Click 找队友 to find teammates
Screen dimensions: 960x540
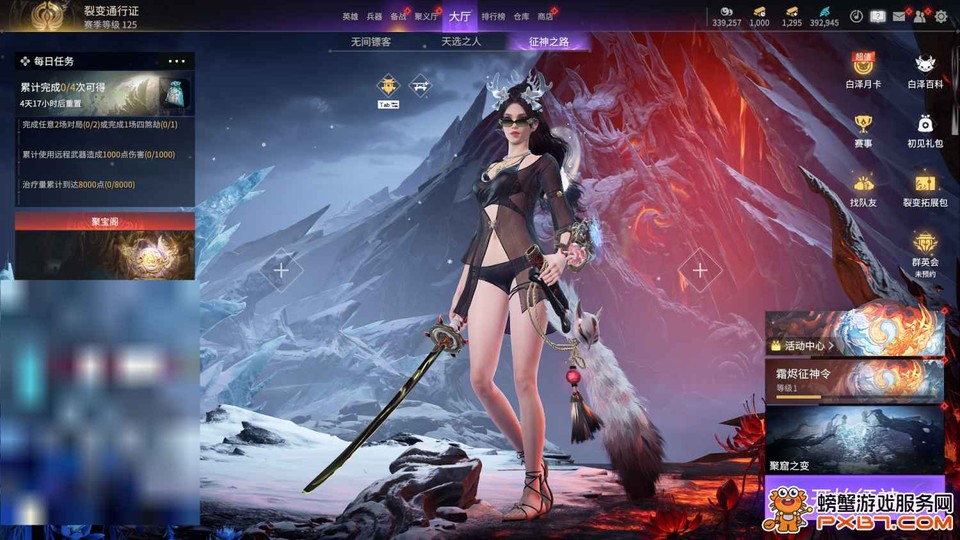[863, 189]
